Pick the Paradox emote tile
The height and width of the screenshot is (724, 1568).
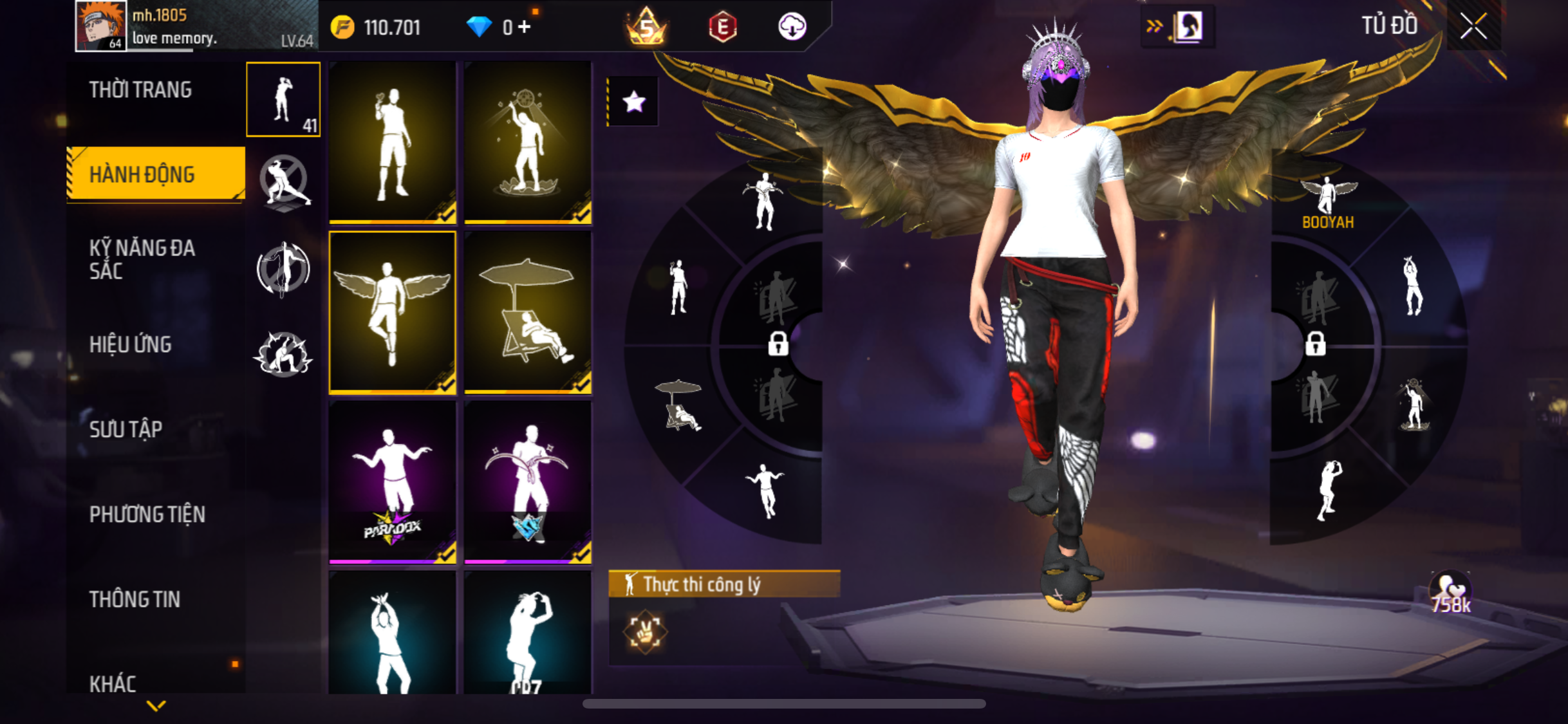point(392,482)
